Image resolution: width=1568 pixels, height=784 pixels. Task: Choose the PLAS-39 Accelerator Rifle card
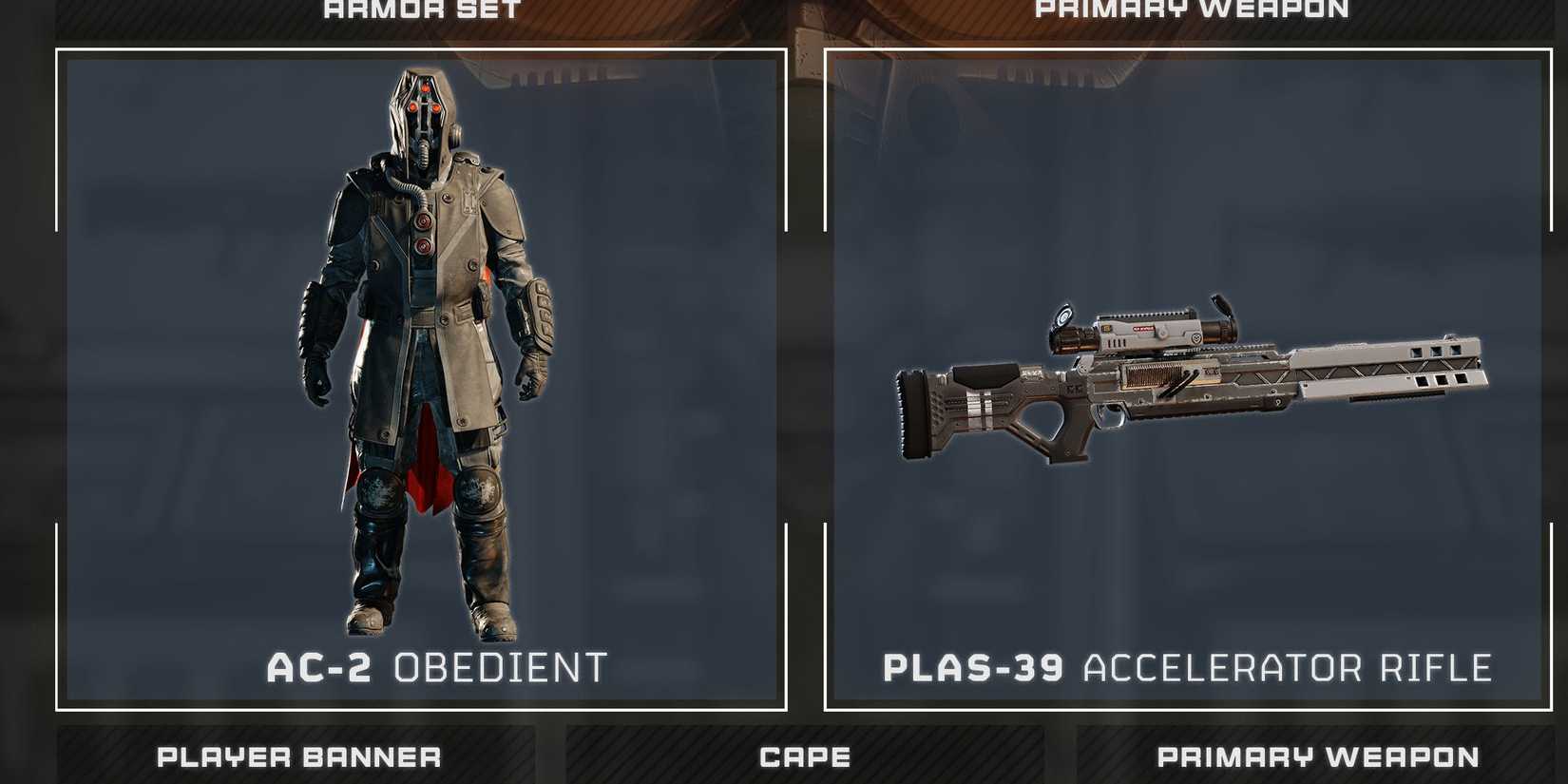click(x=1188, y=380)
